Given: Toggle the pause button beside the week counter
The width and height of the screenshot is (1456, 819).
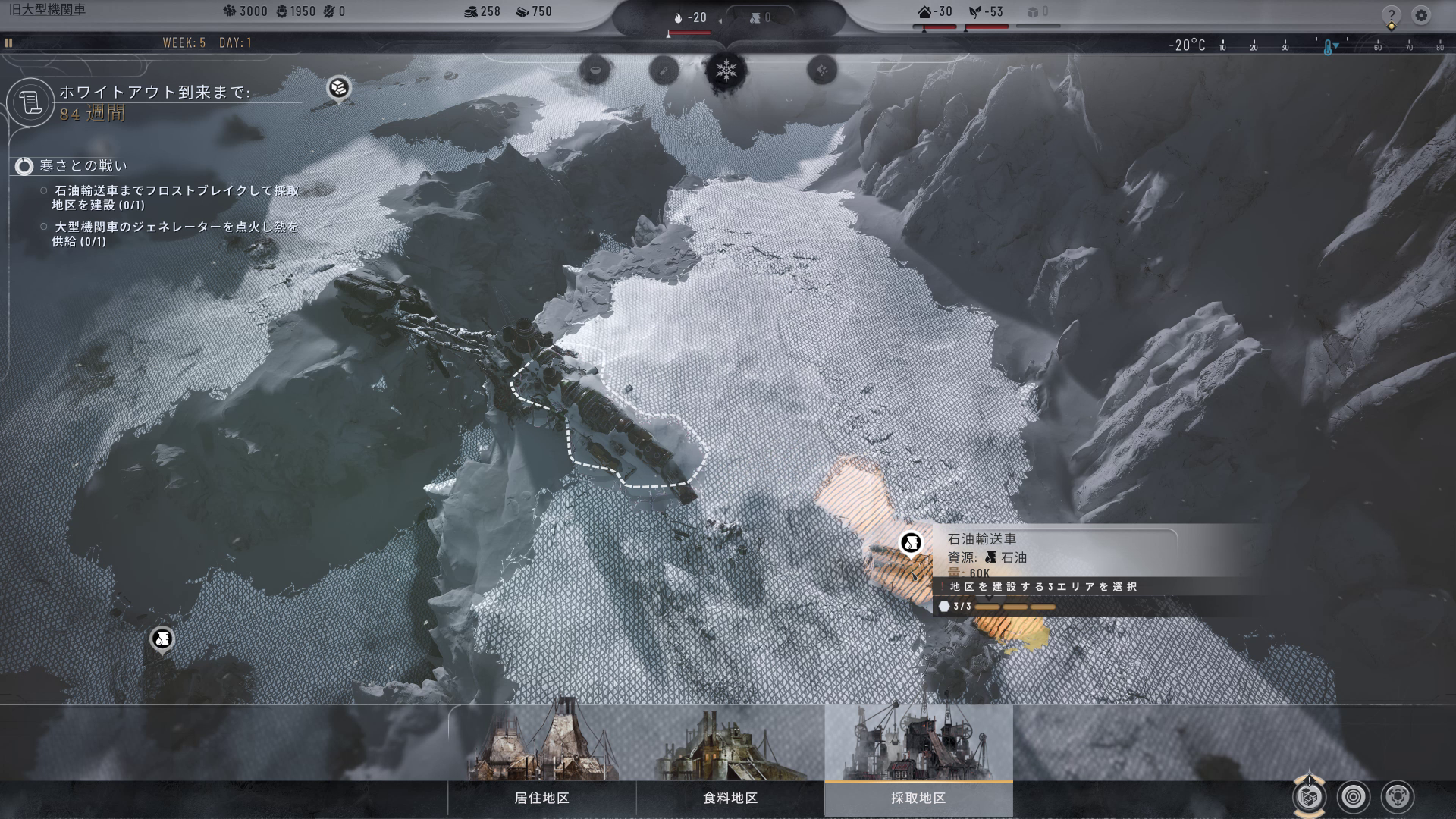Looking at the screenshot, I should click(x=9, y=43).
